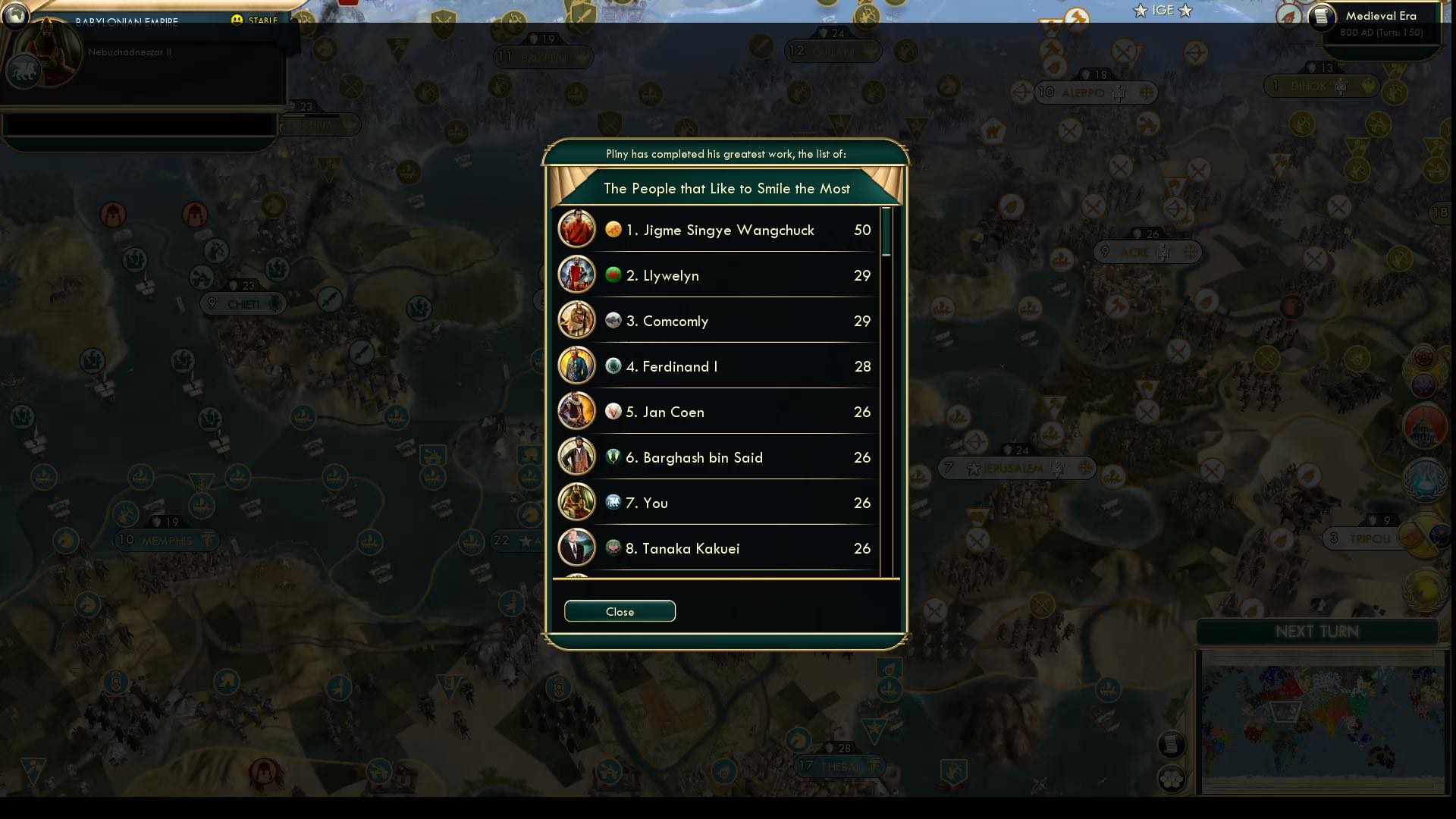
Task: Select Llywelyn's leader portrait
Action: (x=576, y=275)
